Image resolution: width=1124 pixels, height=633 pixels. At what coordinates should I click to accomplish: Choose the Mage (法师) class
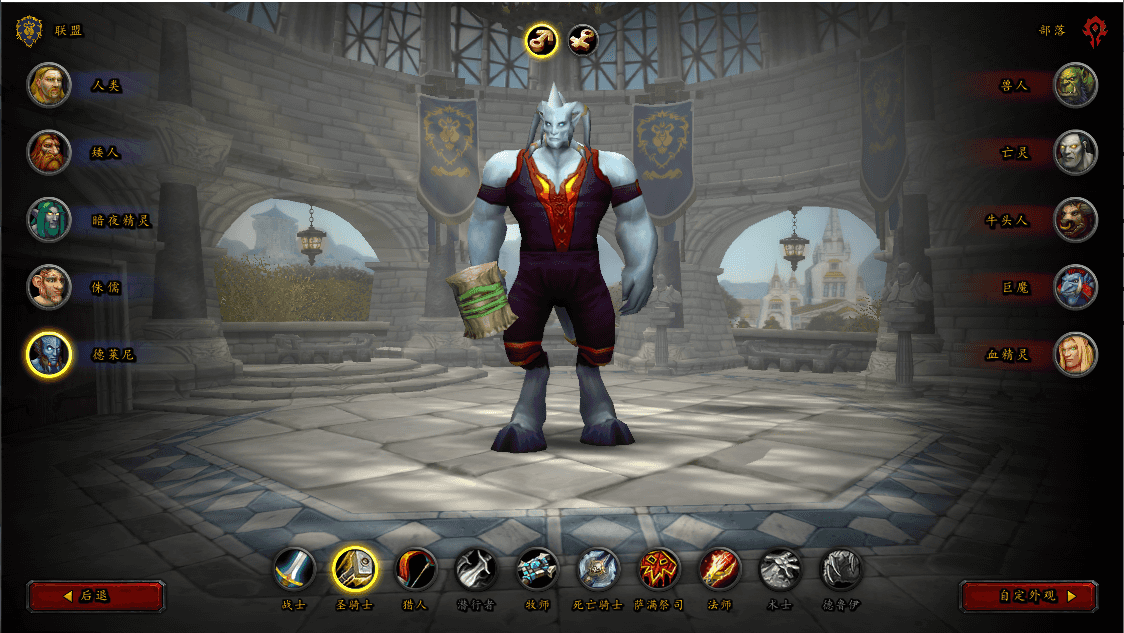coord(719,569)
